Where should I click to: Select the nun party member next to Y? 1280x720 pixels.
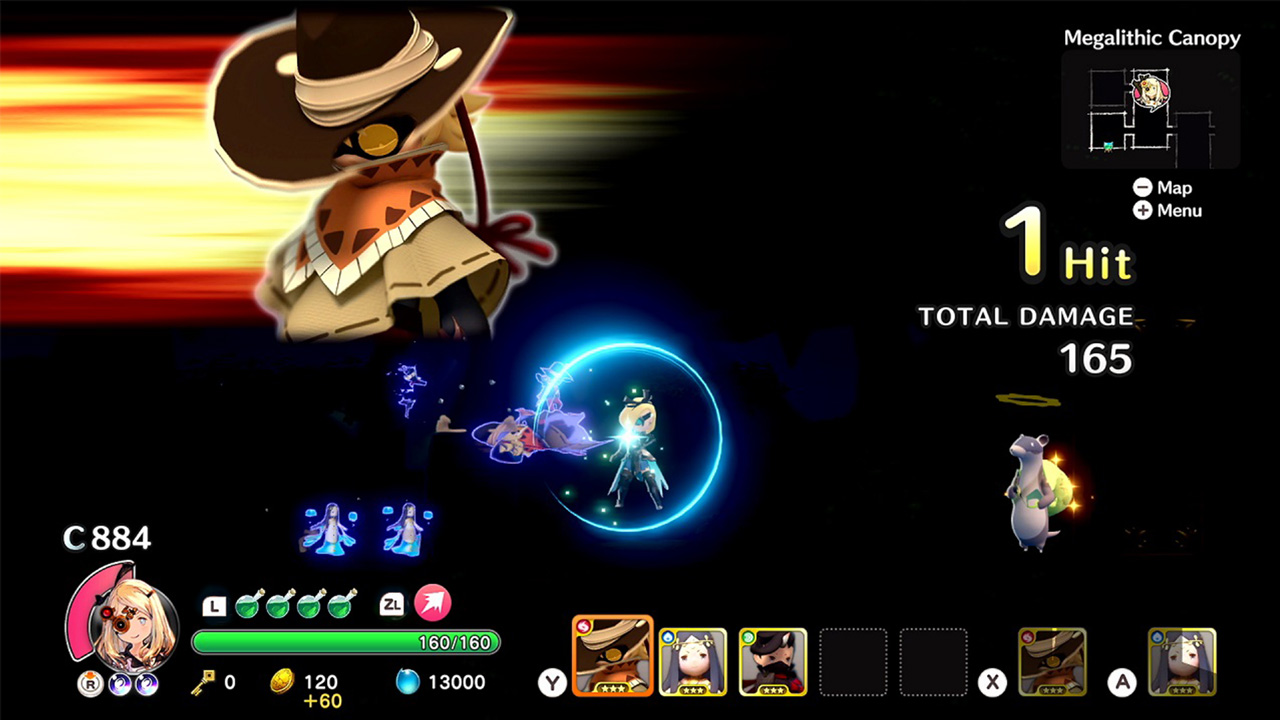(694, 661)
